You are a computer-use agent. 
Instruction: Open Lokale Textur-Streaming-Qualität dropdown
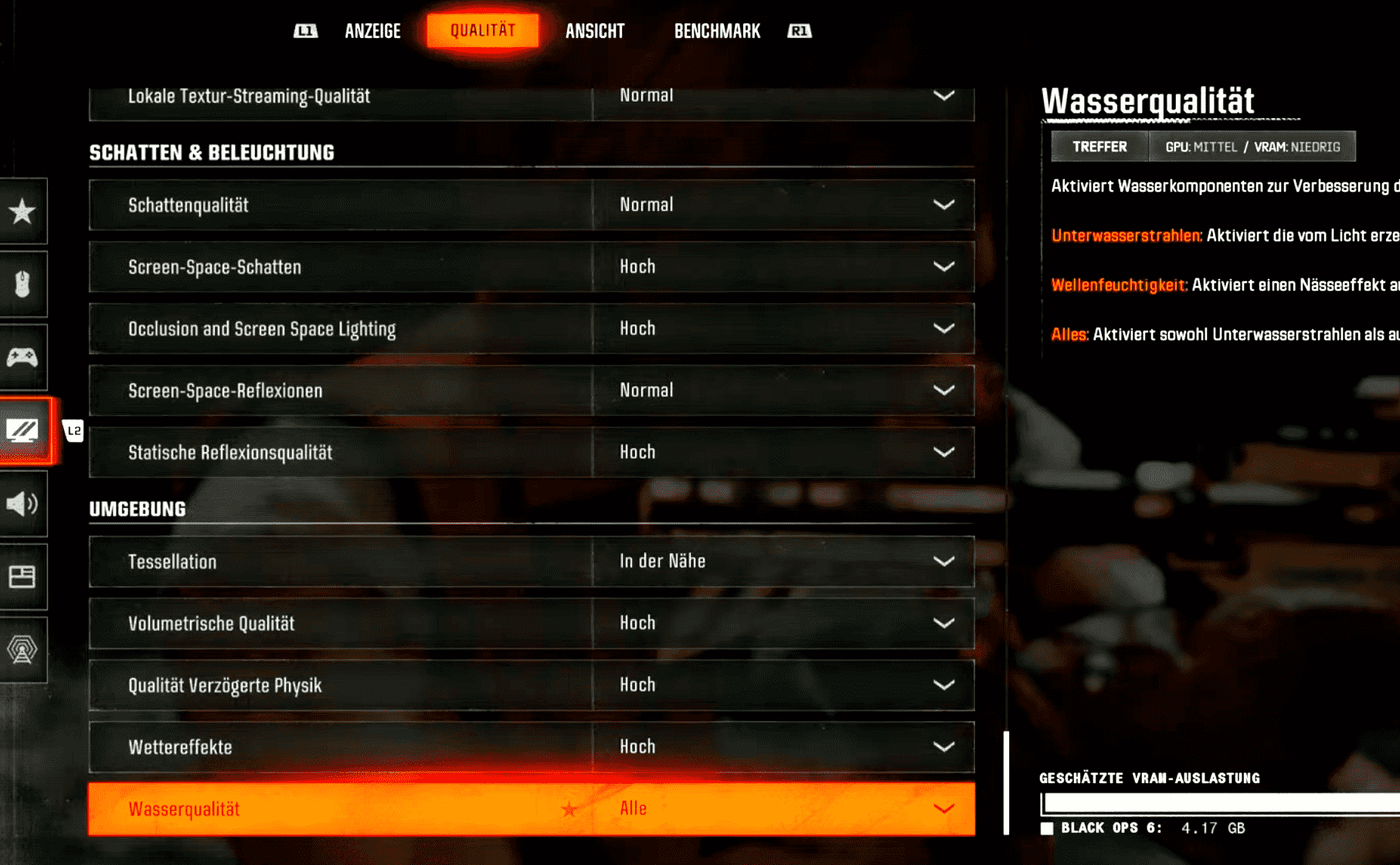(783, 97)
